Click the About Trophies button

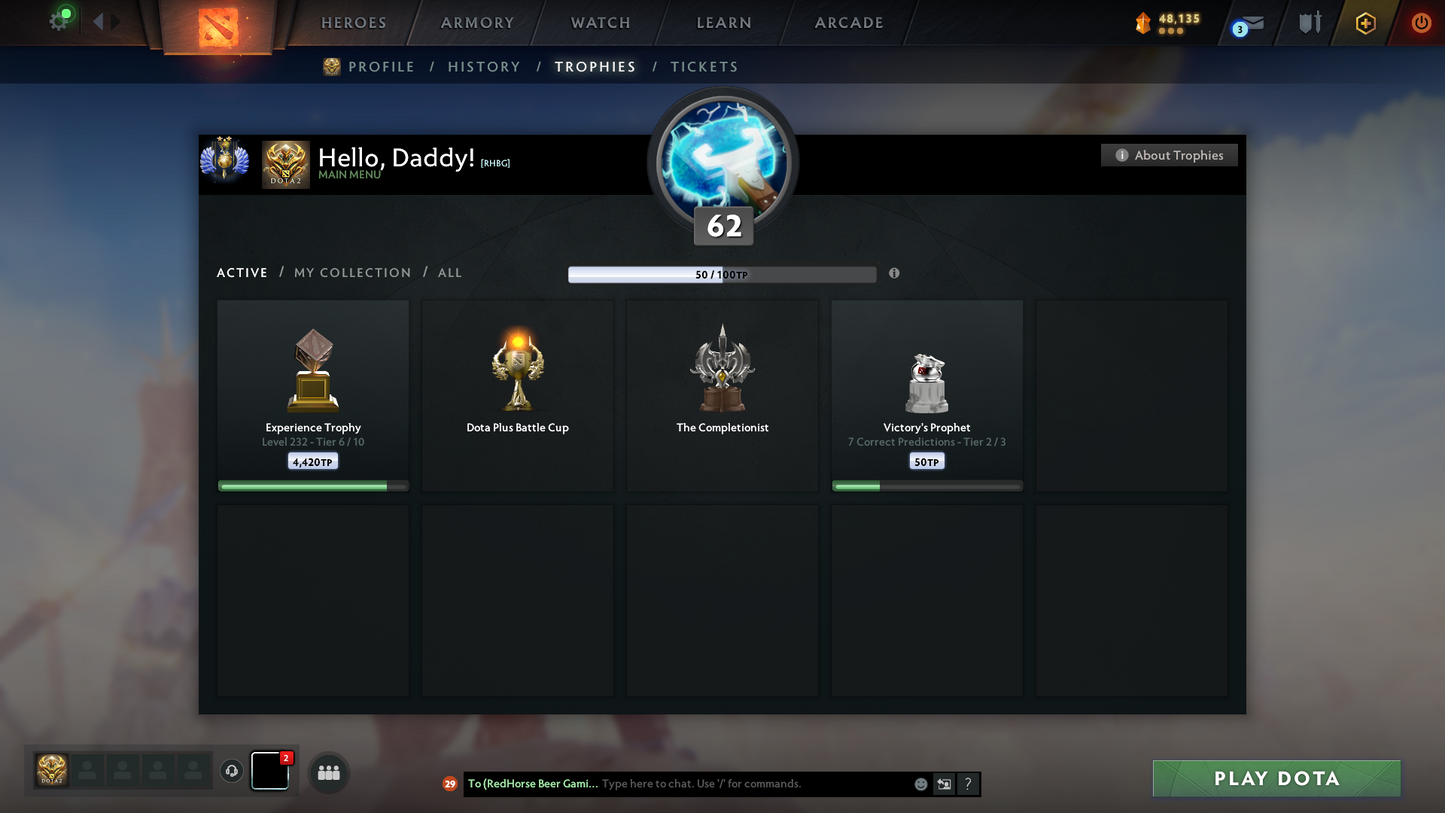pos(1169,155)
